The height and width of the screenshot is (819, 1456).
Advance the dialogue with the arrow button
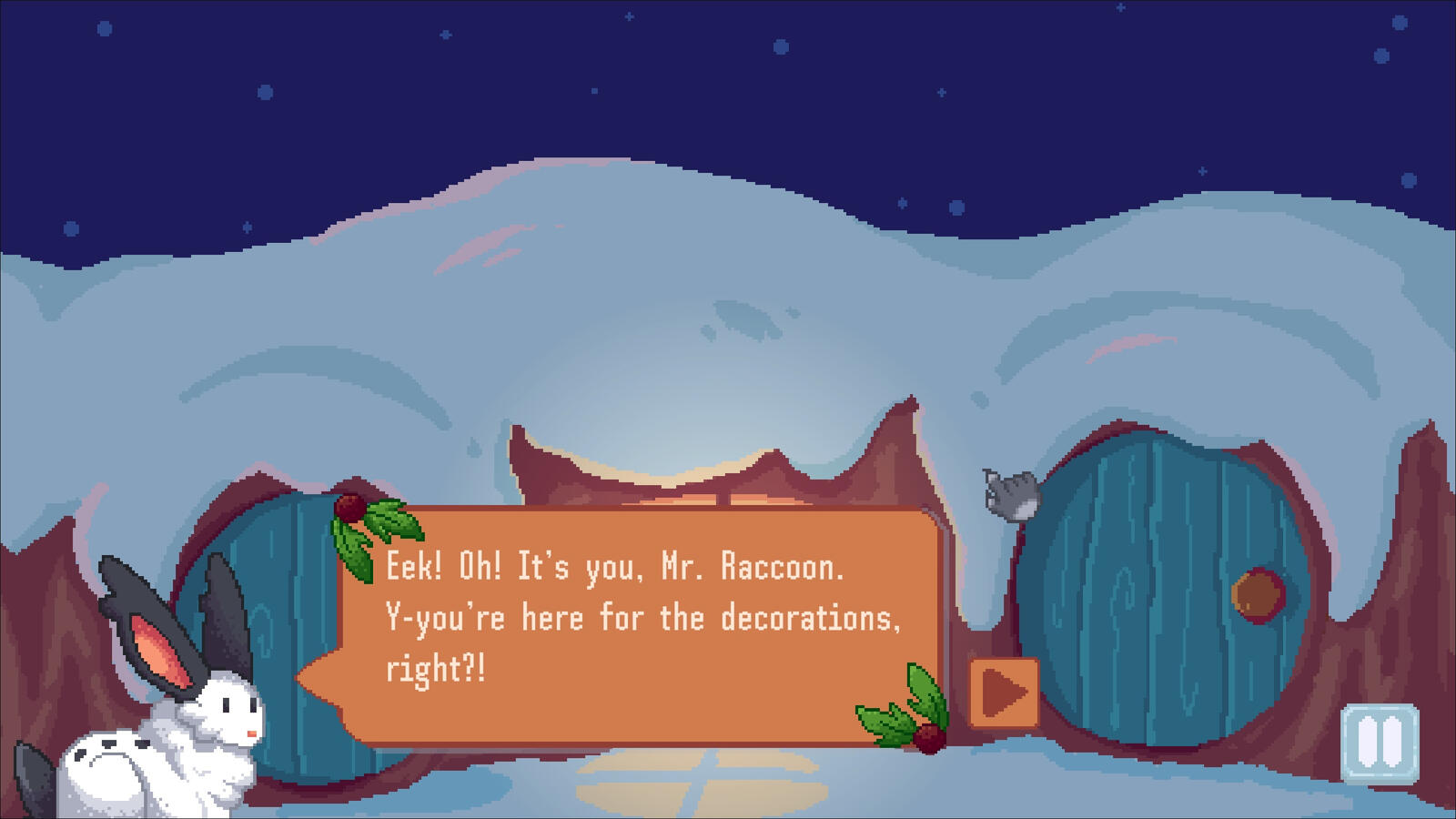[x=1004, y=693]
